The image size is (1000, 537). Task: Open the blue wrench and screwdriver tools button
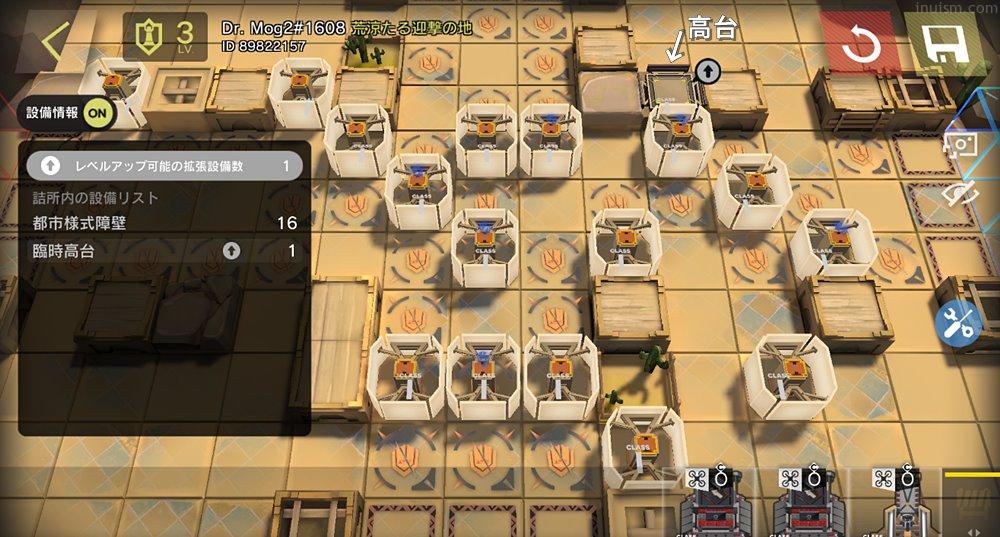pyautogui.click(x=959, y=325)
